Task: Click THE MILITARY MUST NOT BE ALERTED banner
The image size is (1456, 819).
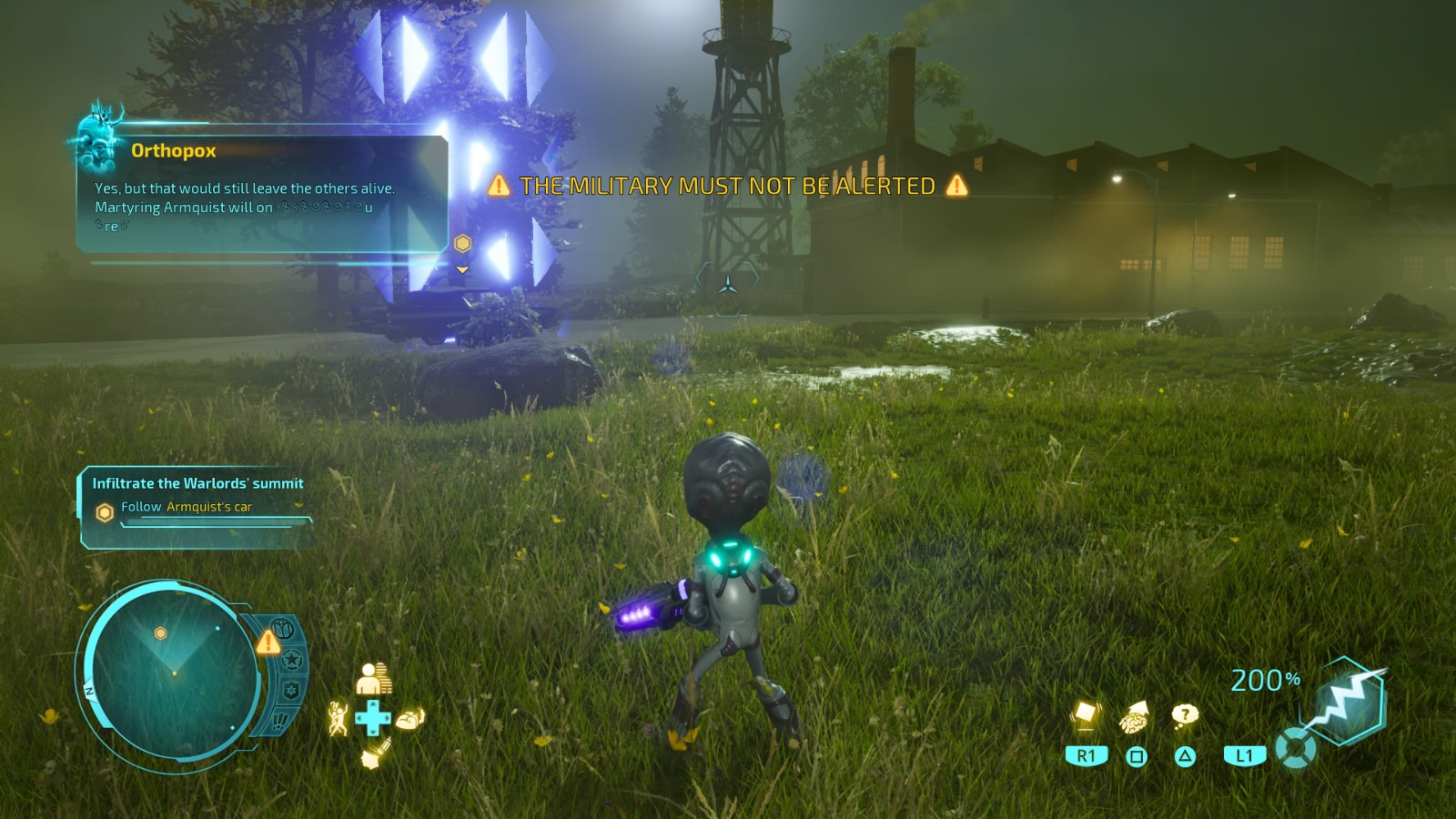Action: pos(726,186)
